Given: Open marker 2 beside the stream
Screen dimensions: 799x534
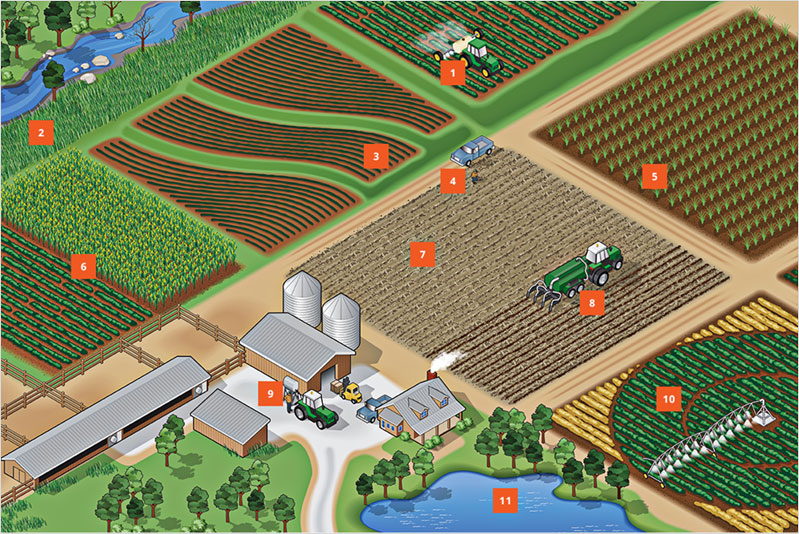Looking at the screenshot, I should tap(40, 132).
